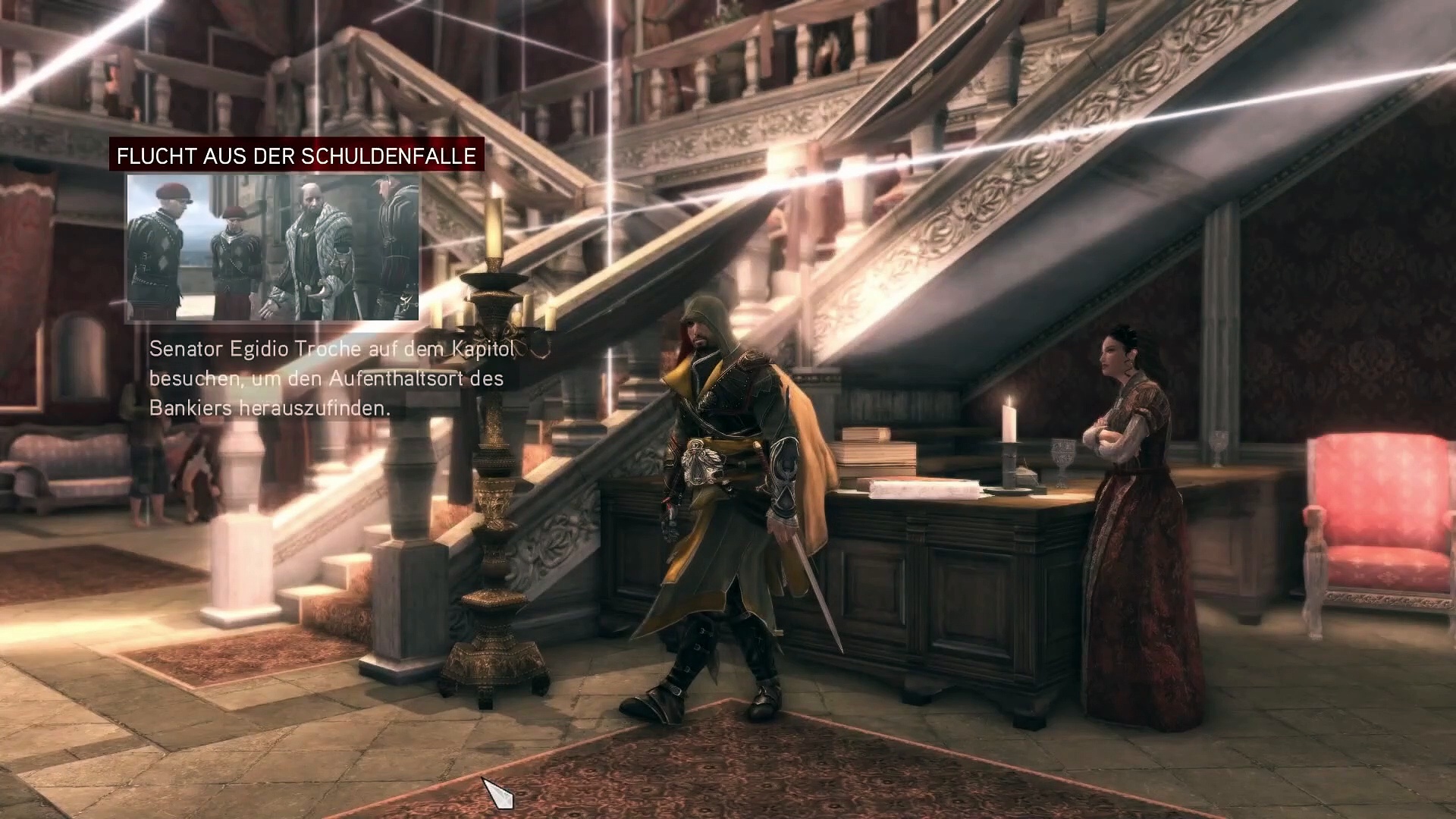
Task: Click the Senator Egidio mission preview thumbnail
Action: coord(273,247)
